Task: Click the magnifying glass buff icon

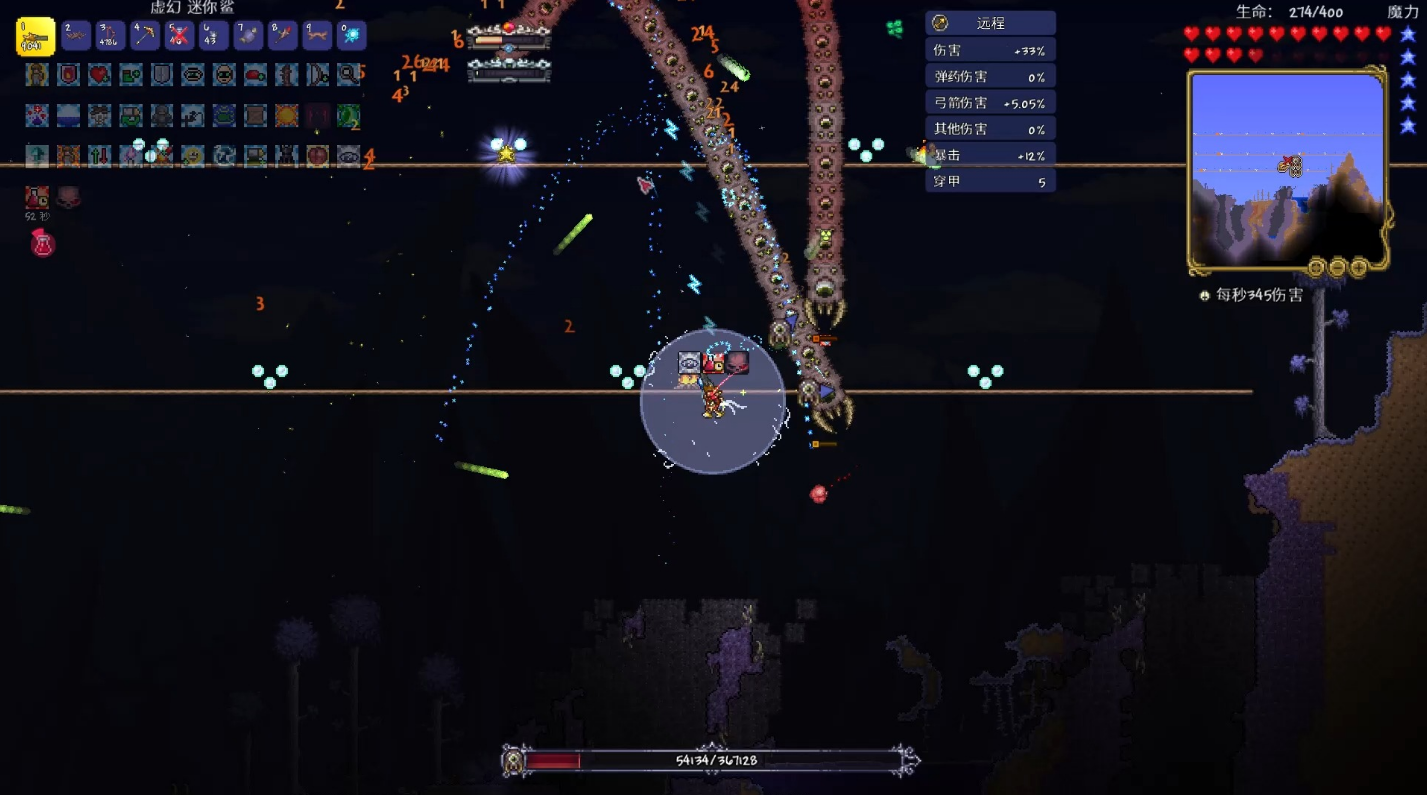Action: [x=348, y=74]
